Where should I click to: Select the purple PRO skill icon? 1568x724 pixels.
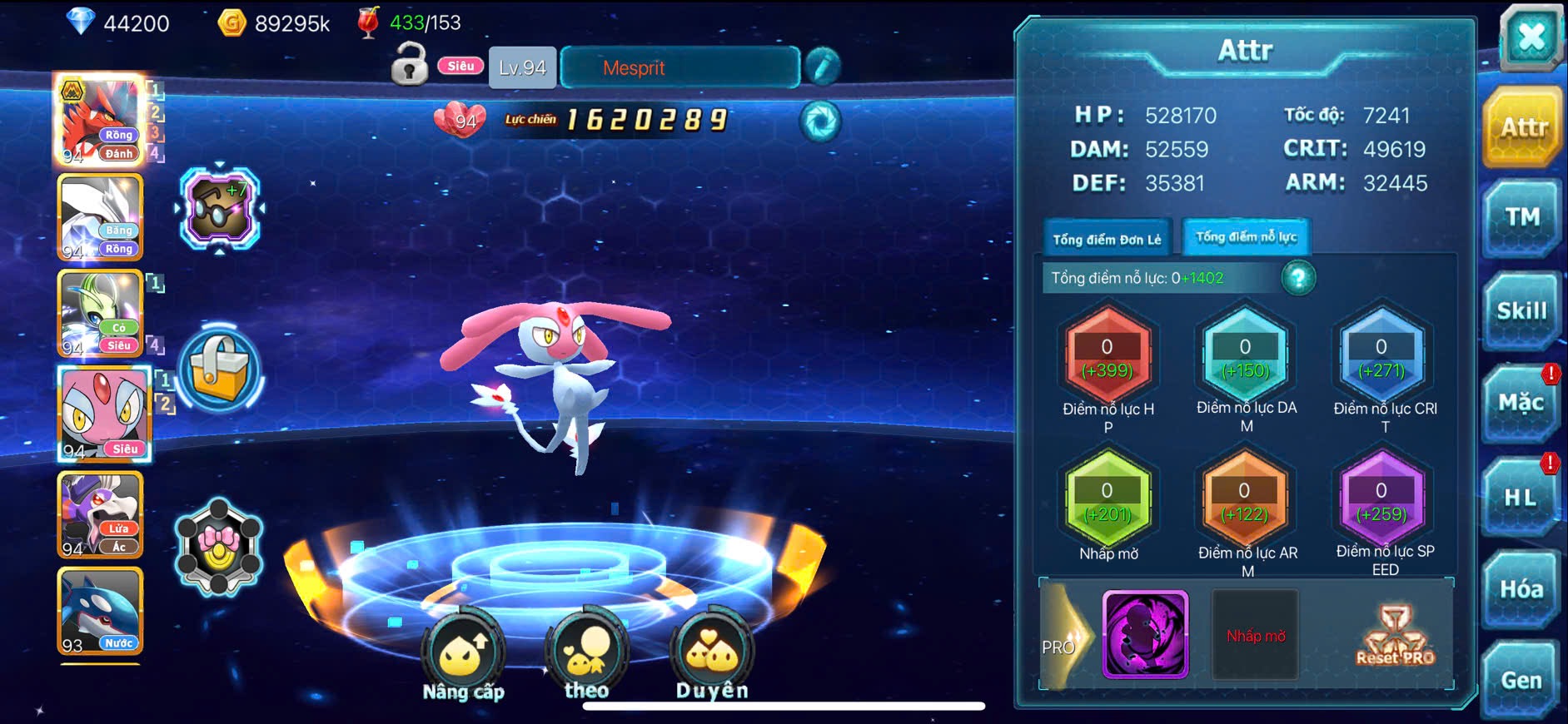click(1145, 635)
